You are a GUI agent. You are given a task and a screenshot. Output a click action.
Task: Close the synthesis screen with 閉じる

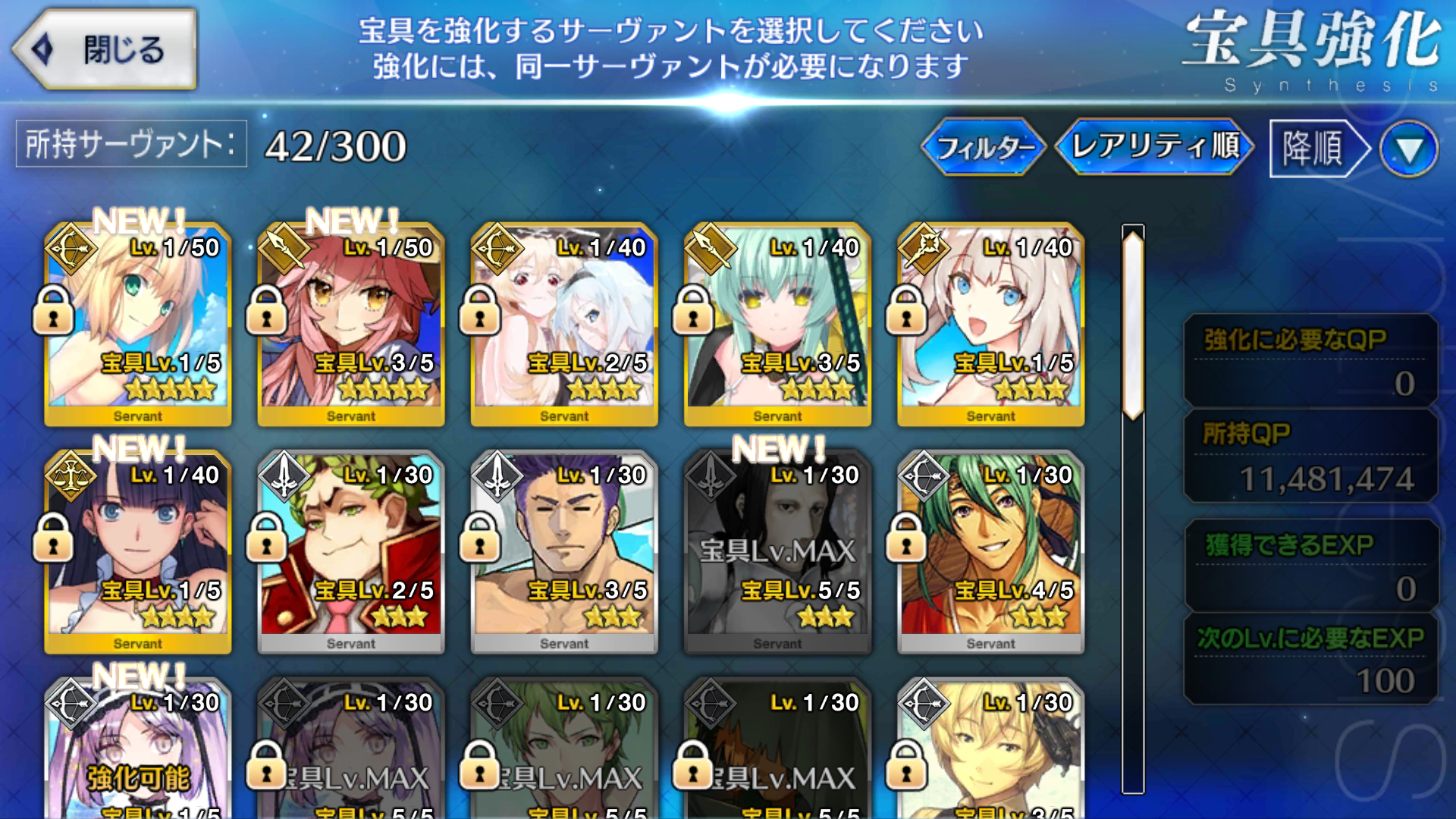pos(105,50)
